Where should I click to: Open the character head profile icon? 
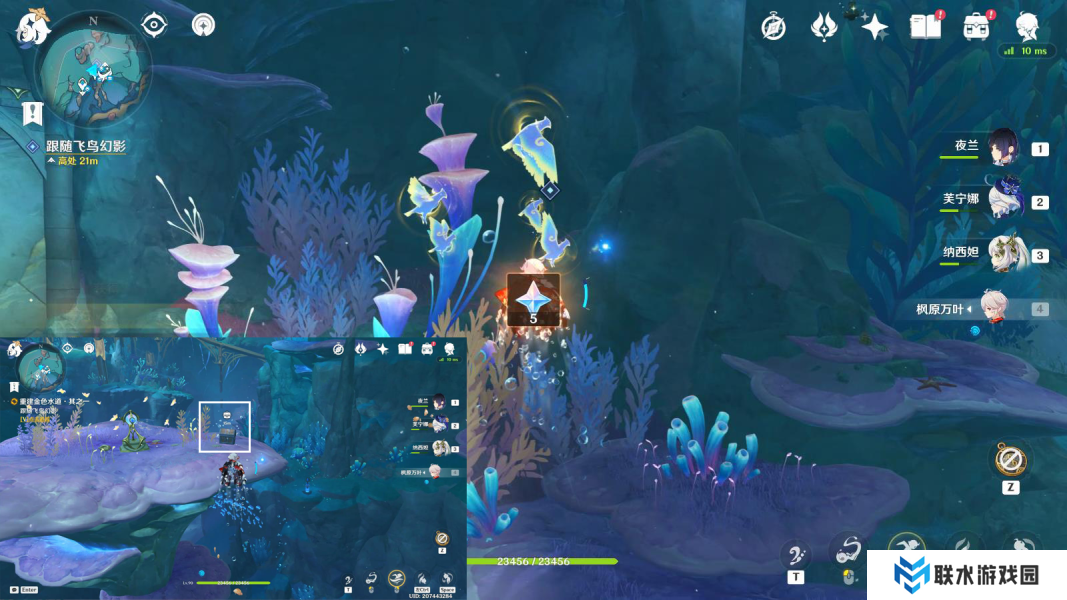click(x=1027, y=26)
